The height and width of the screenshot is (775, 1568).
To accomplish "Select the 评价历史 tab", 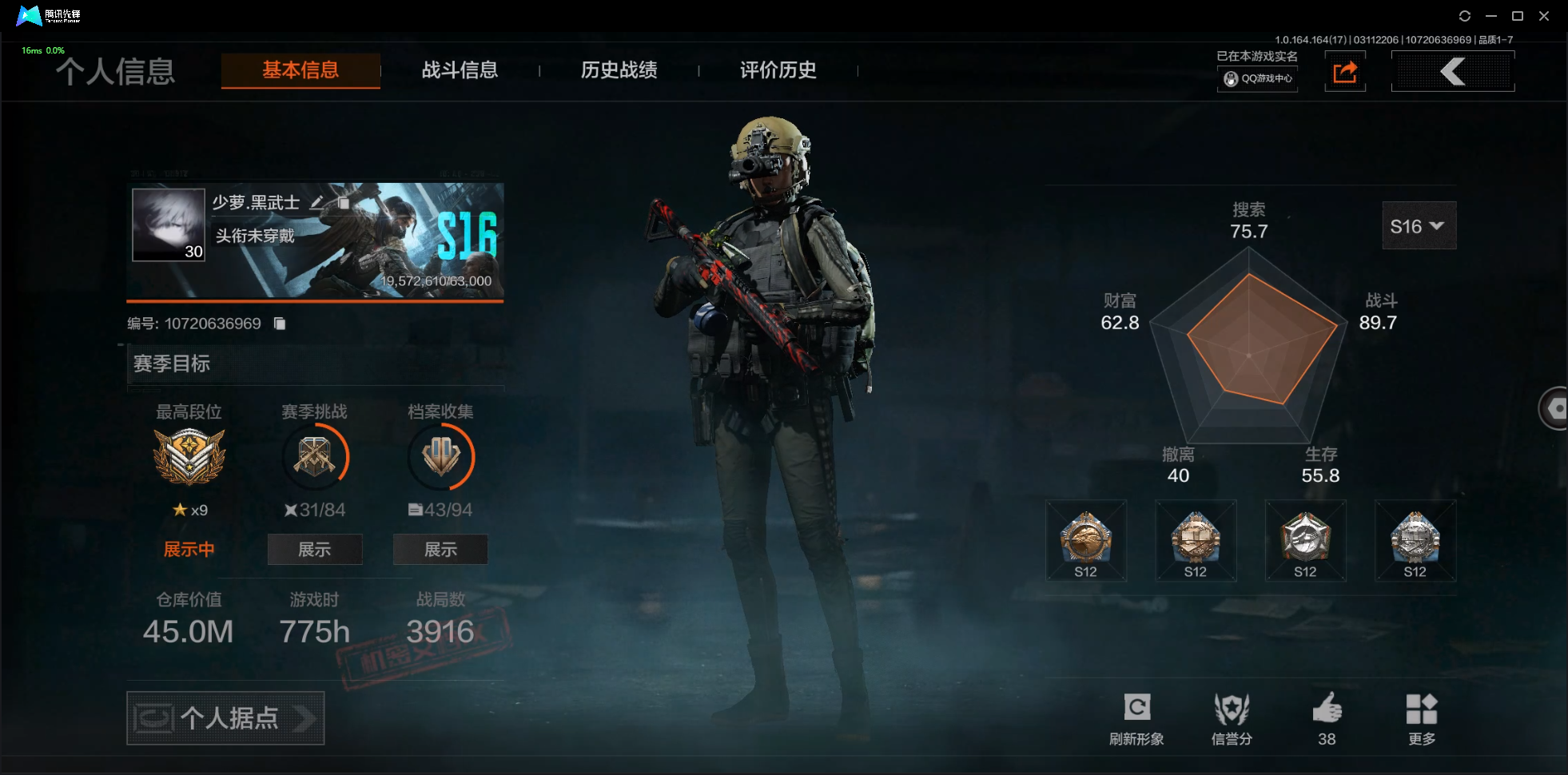I will pos(778,70).
